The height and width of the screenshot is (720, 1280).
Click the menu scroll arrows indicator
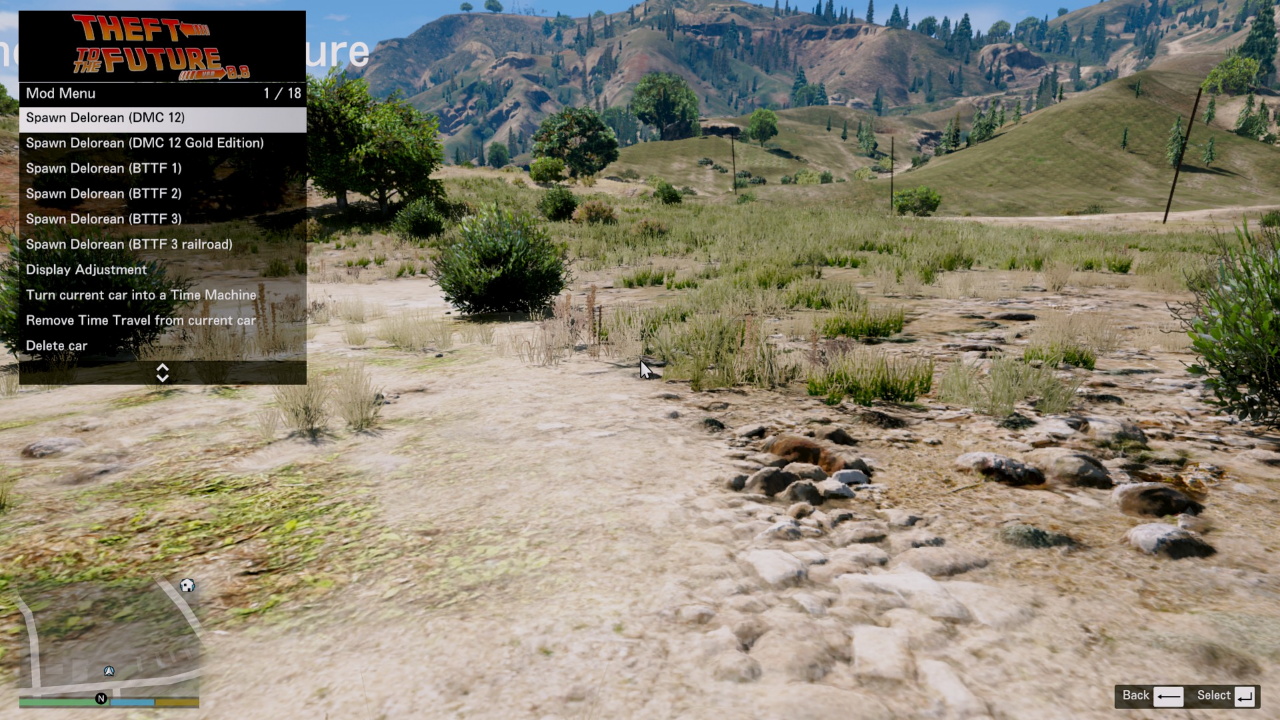162,373
